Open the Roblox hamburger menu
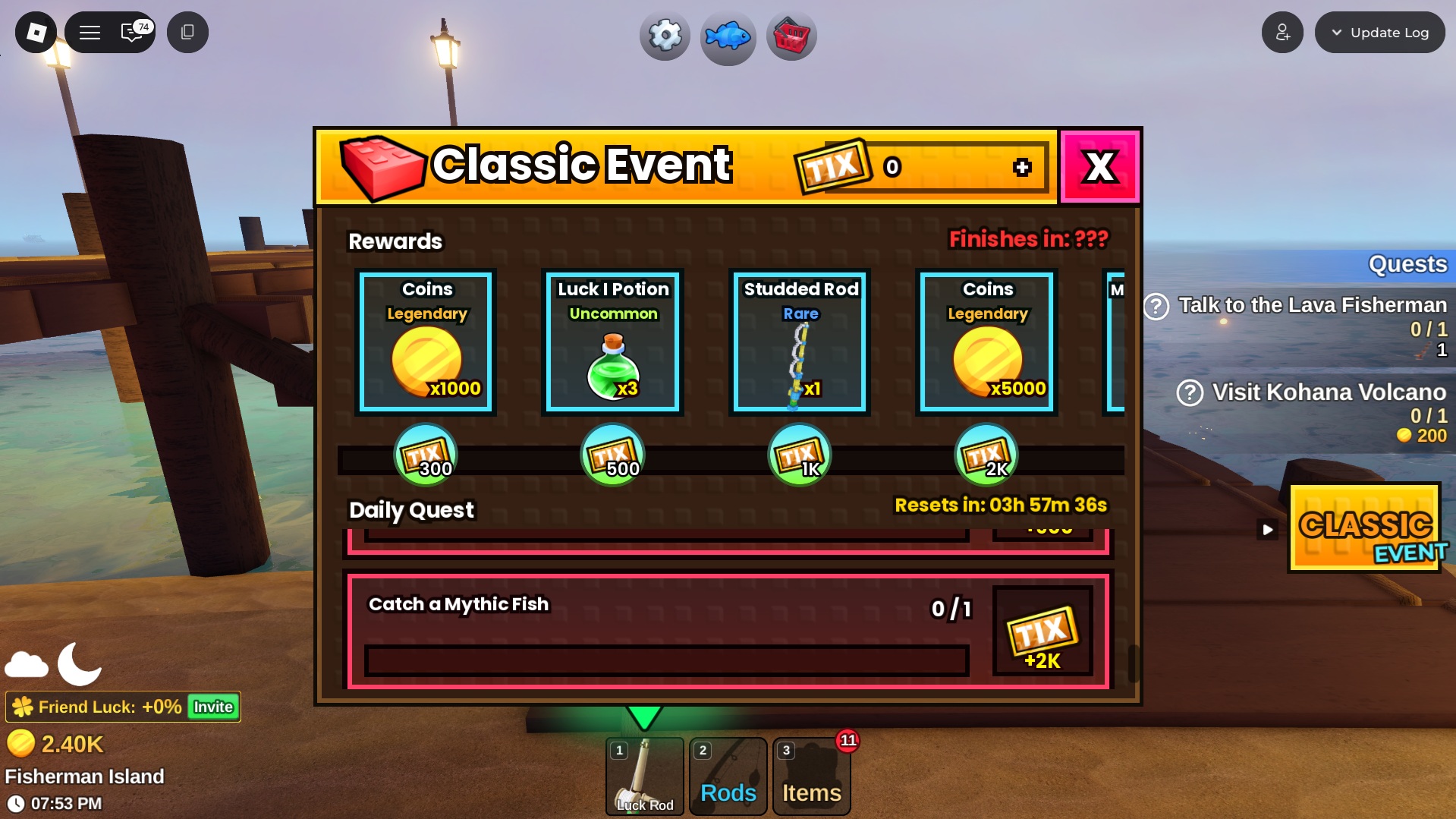The image size is (1456, 819). pyautogui.click(x=90, y=32)
